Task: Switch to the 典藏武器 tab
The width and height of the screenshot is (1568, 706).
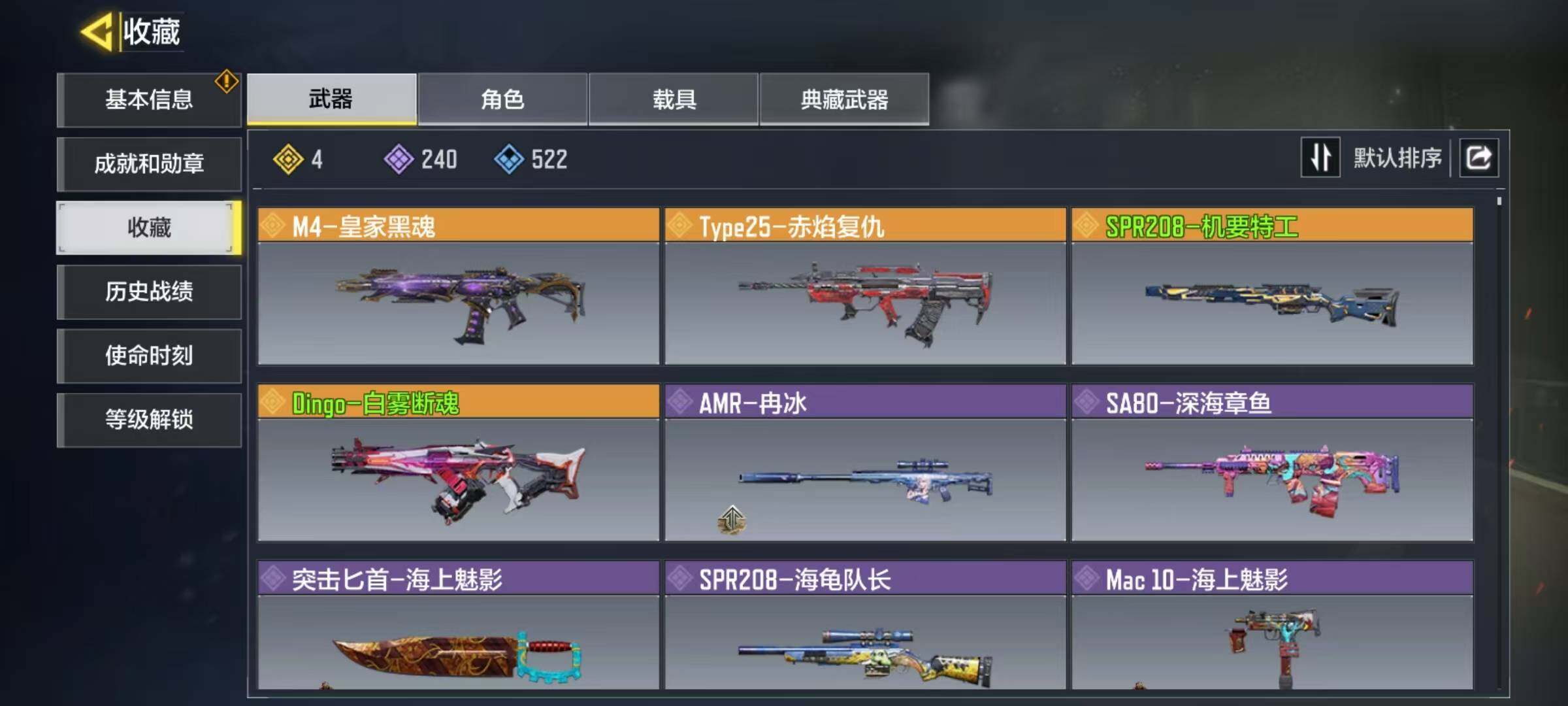Action: click(x=844, y=99)
